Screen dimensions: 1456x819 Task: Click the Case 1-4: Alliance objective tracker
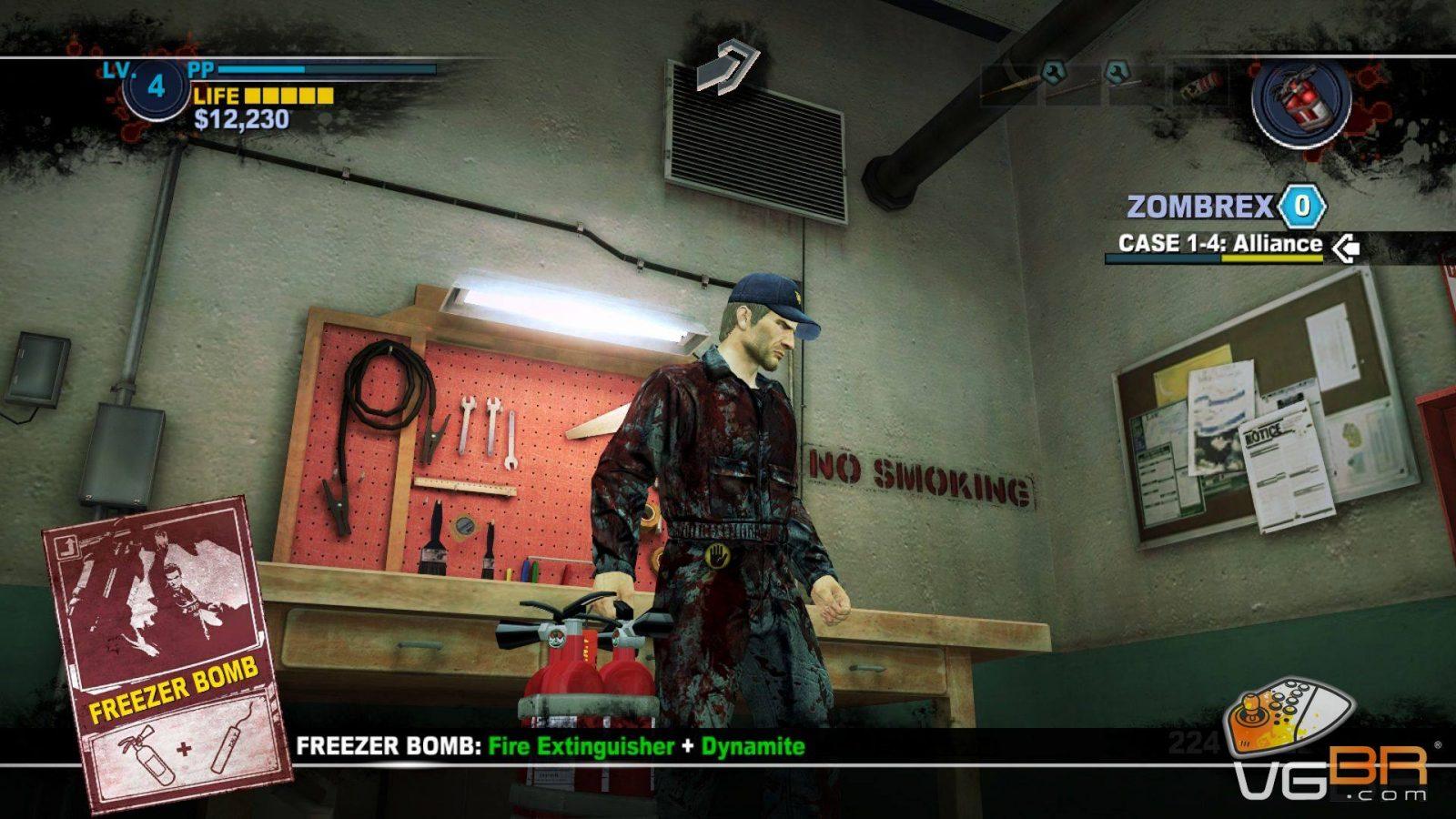pos(1219,244)
